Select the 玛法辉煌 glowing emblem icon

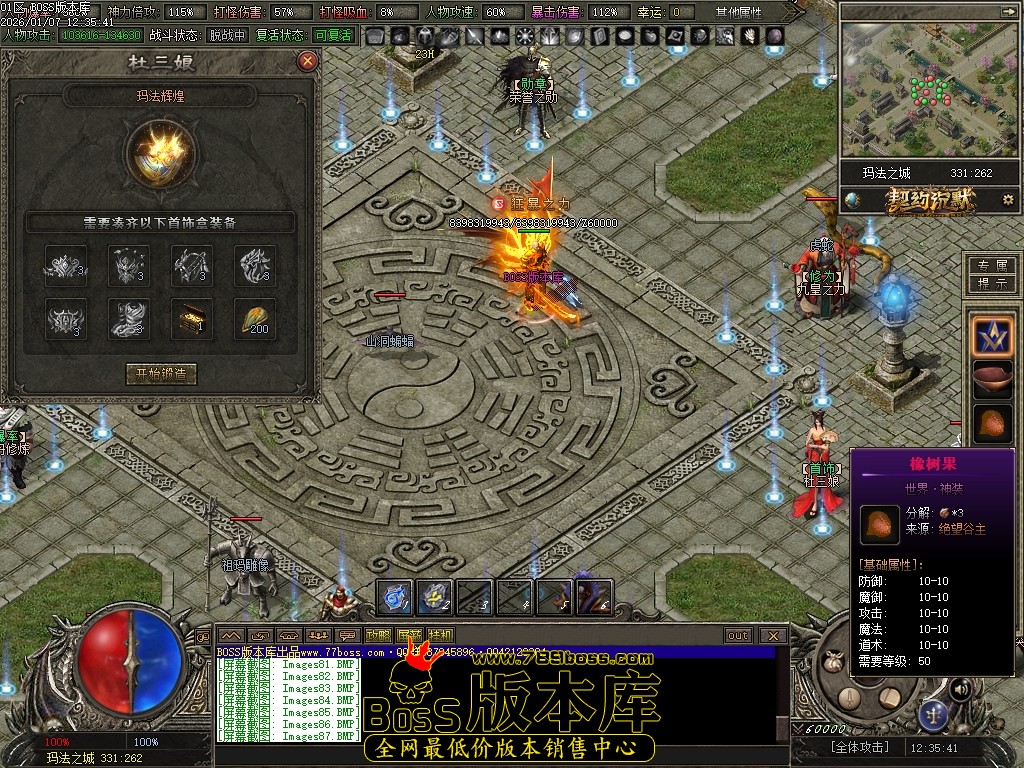coord(161,153)
